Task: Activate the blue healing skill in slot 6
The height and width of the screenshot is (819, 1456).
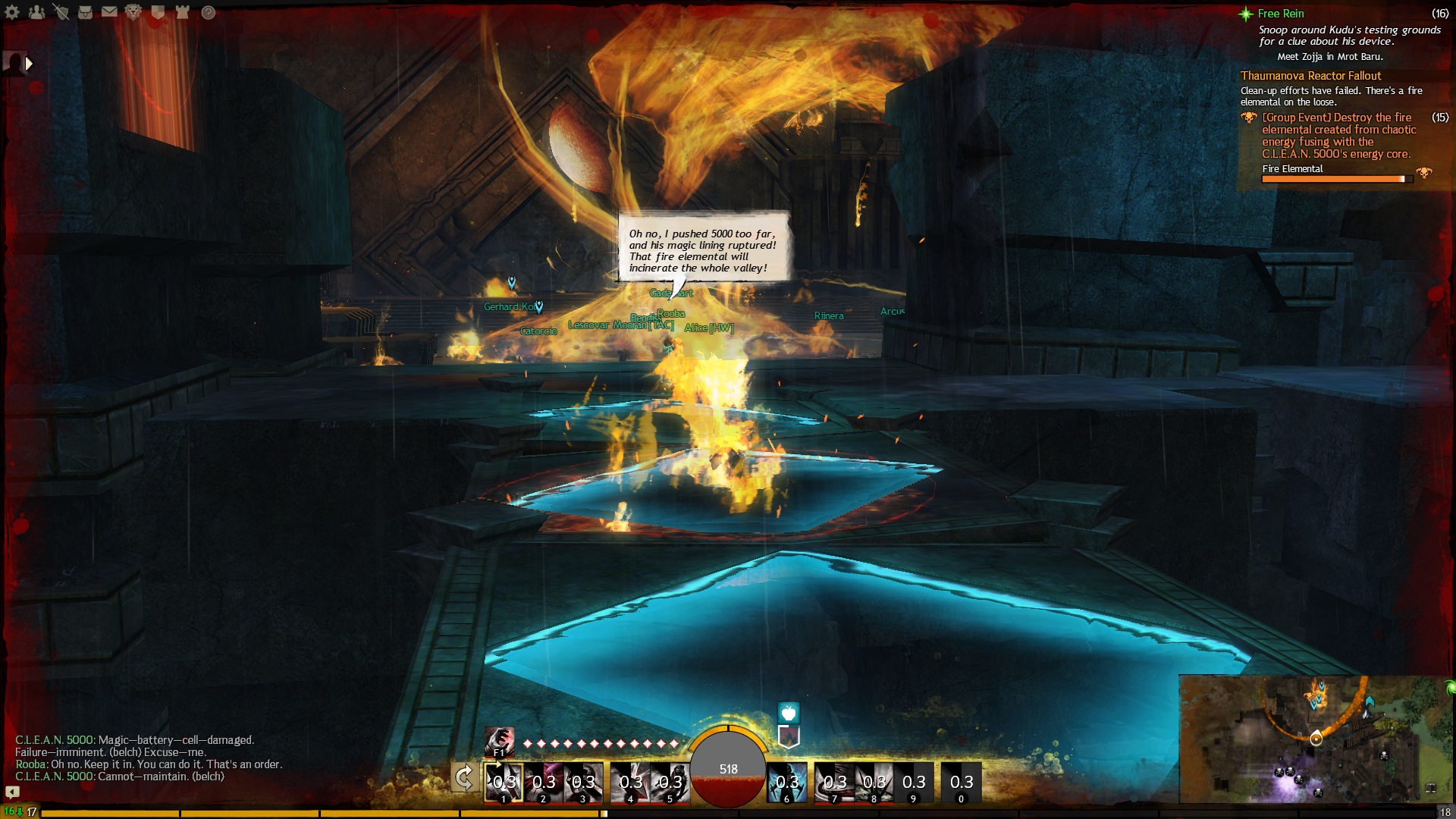Action: click(x=786, y=783)
